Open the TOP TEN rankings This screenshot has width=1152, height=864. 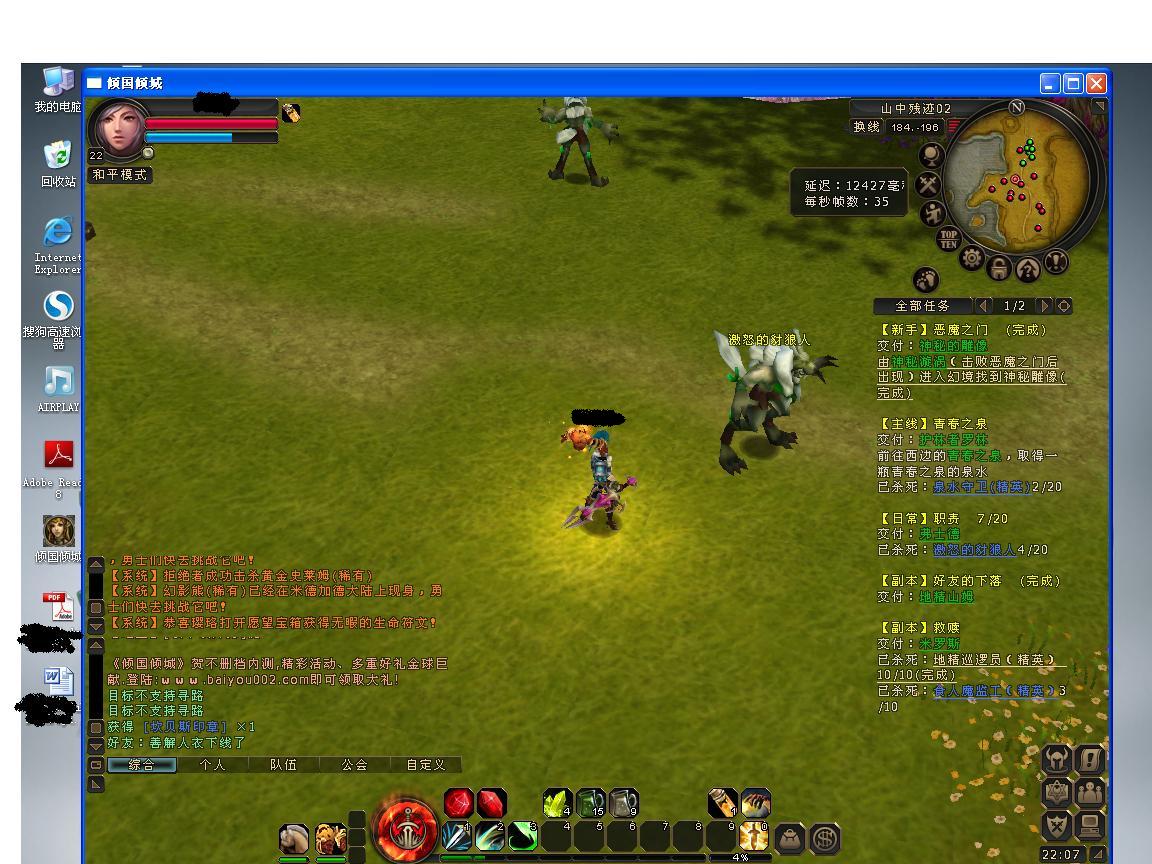pos(948,239)
